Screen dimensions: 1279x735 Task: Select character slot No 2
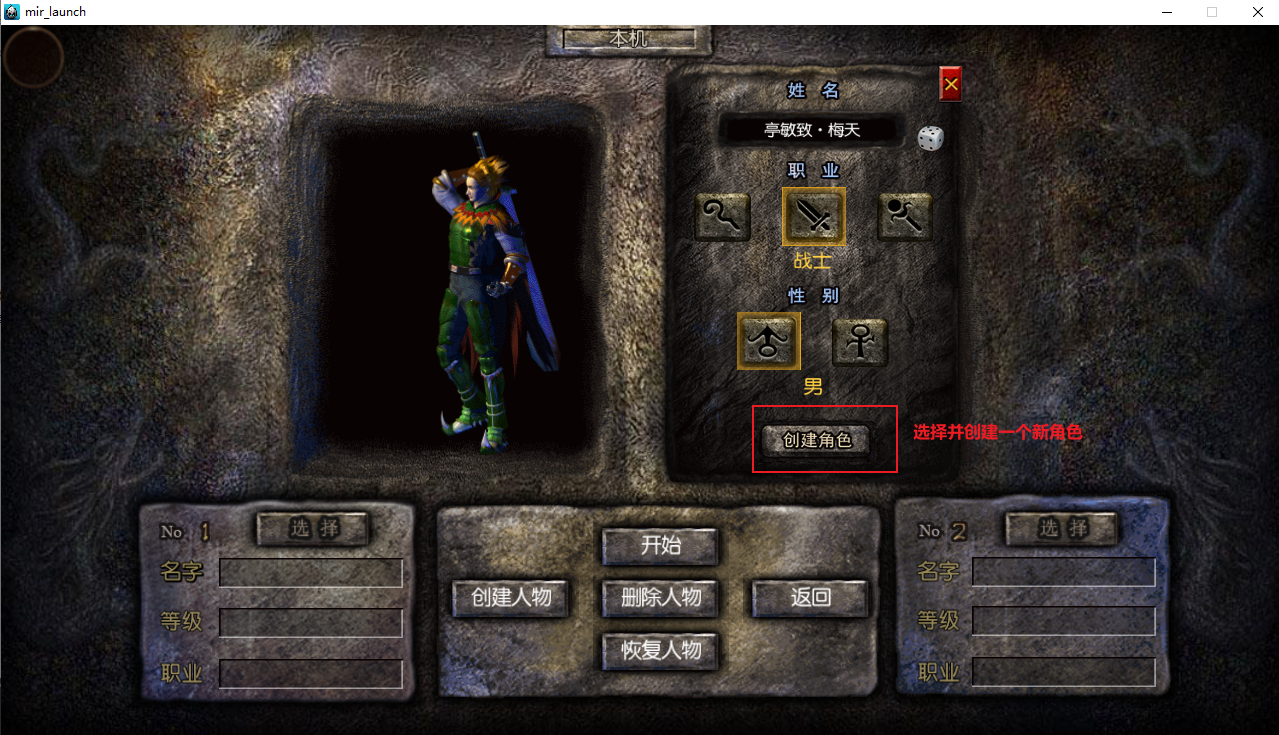pyautogui.click(x=1062, y=528)
